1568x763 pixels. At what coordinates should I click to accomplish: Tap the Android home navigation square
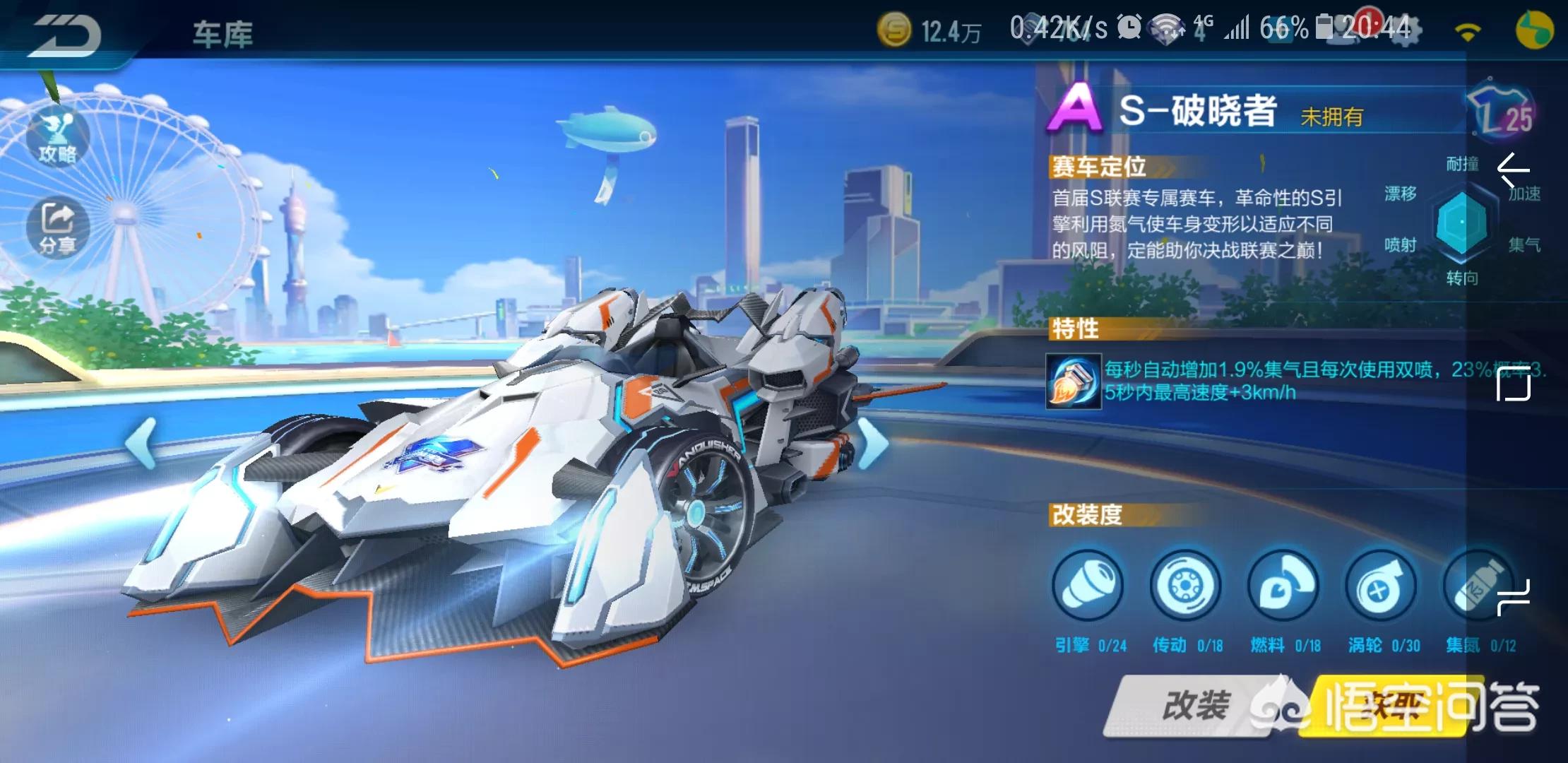pos(1514,384)
